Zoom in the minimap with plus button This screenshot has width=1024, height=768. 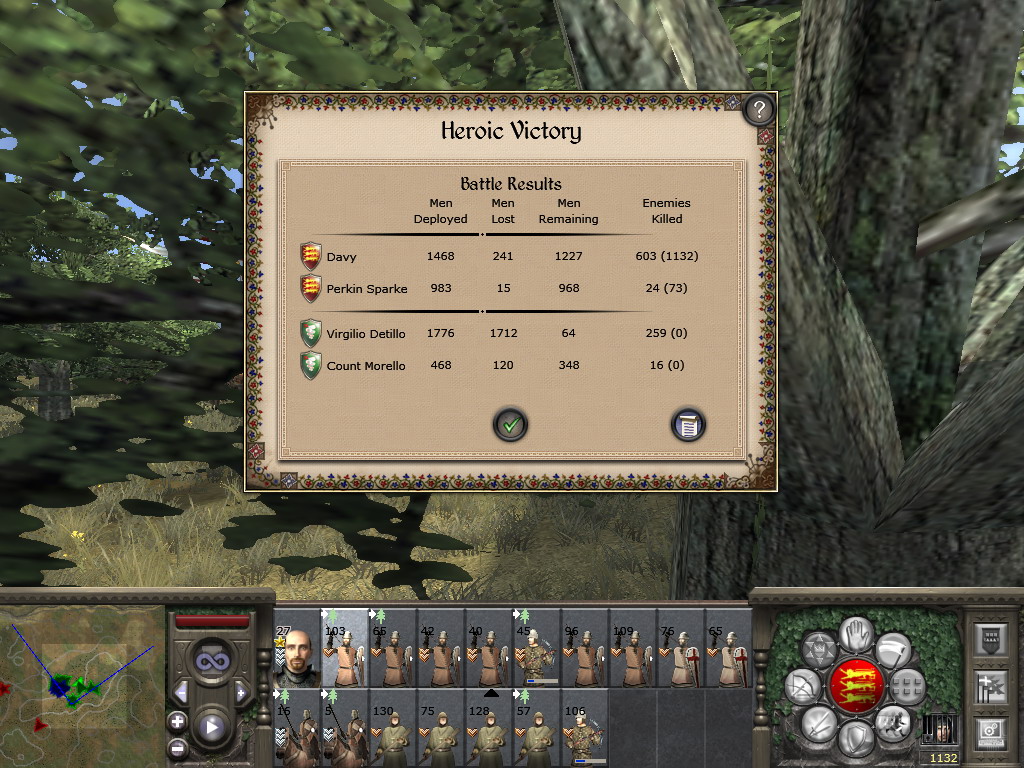pyautogui.click(x=177, y=721)
